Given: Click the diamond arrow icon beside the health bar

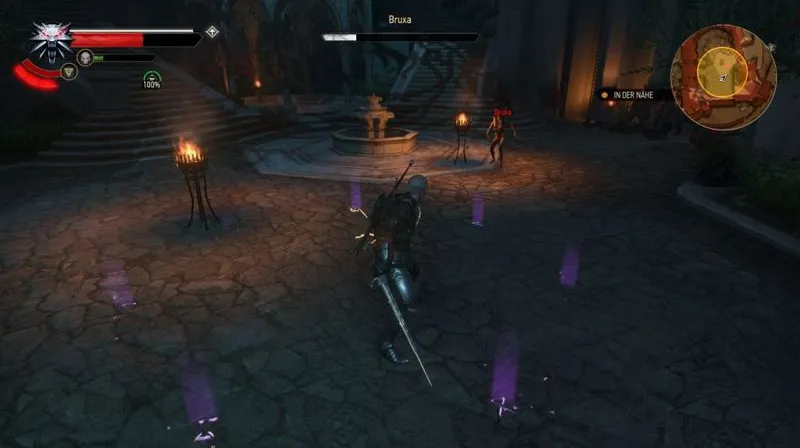Looking at the screenshot, I should [x=212, y=32].
